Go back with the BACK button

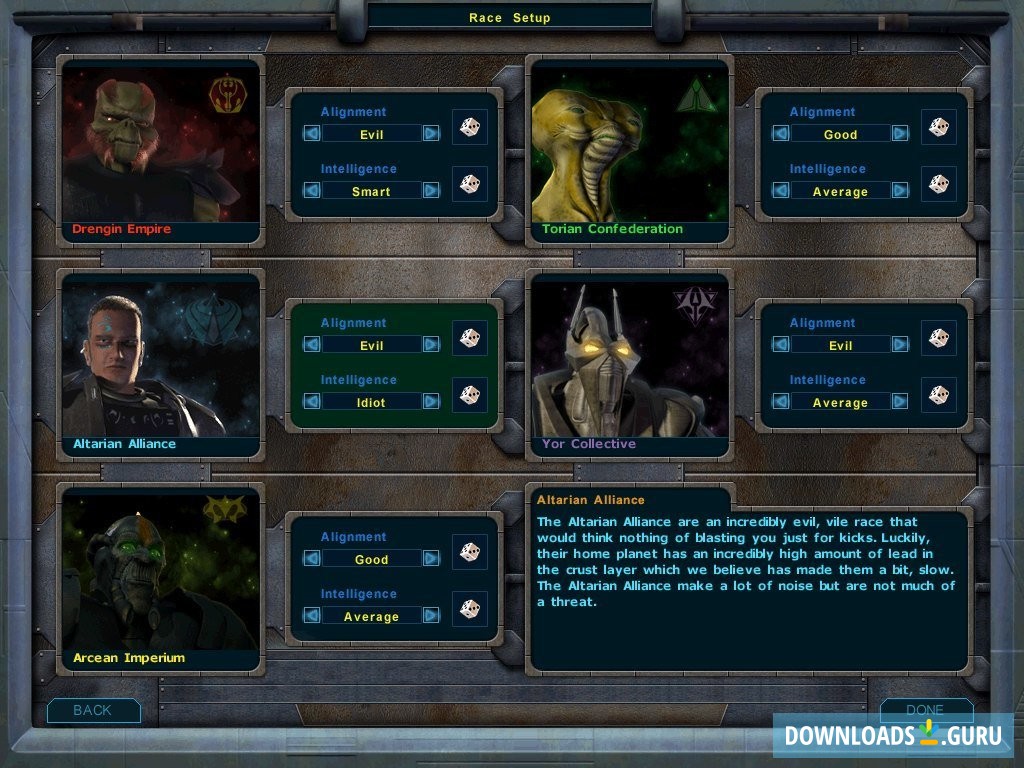coord(93,710)
